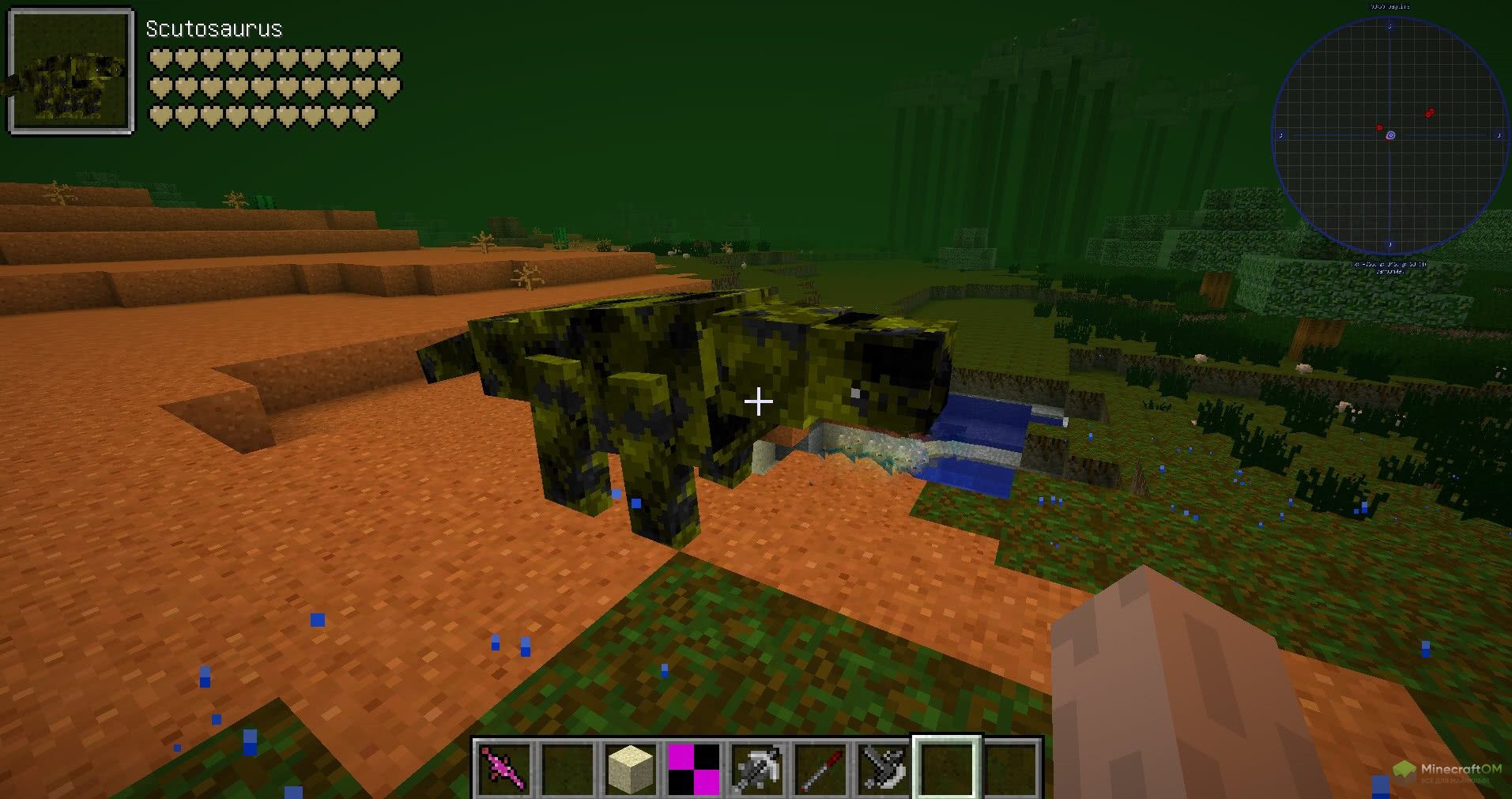Image resolution: width=1512 pixels, height=799 pixels.
Task: Select the sand block hotbar slot
Action: (632, 769)
